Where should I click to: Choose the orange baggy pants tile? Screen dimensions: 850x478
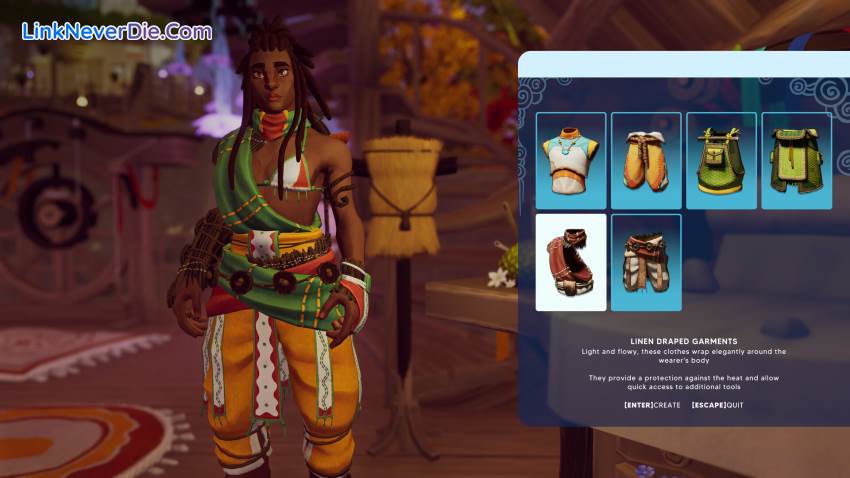(646, 161)
